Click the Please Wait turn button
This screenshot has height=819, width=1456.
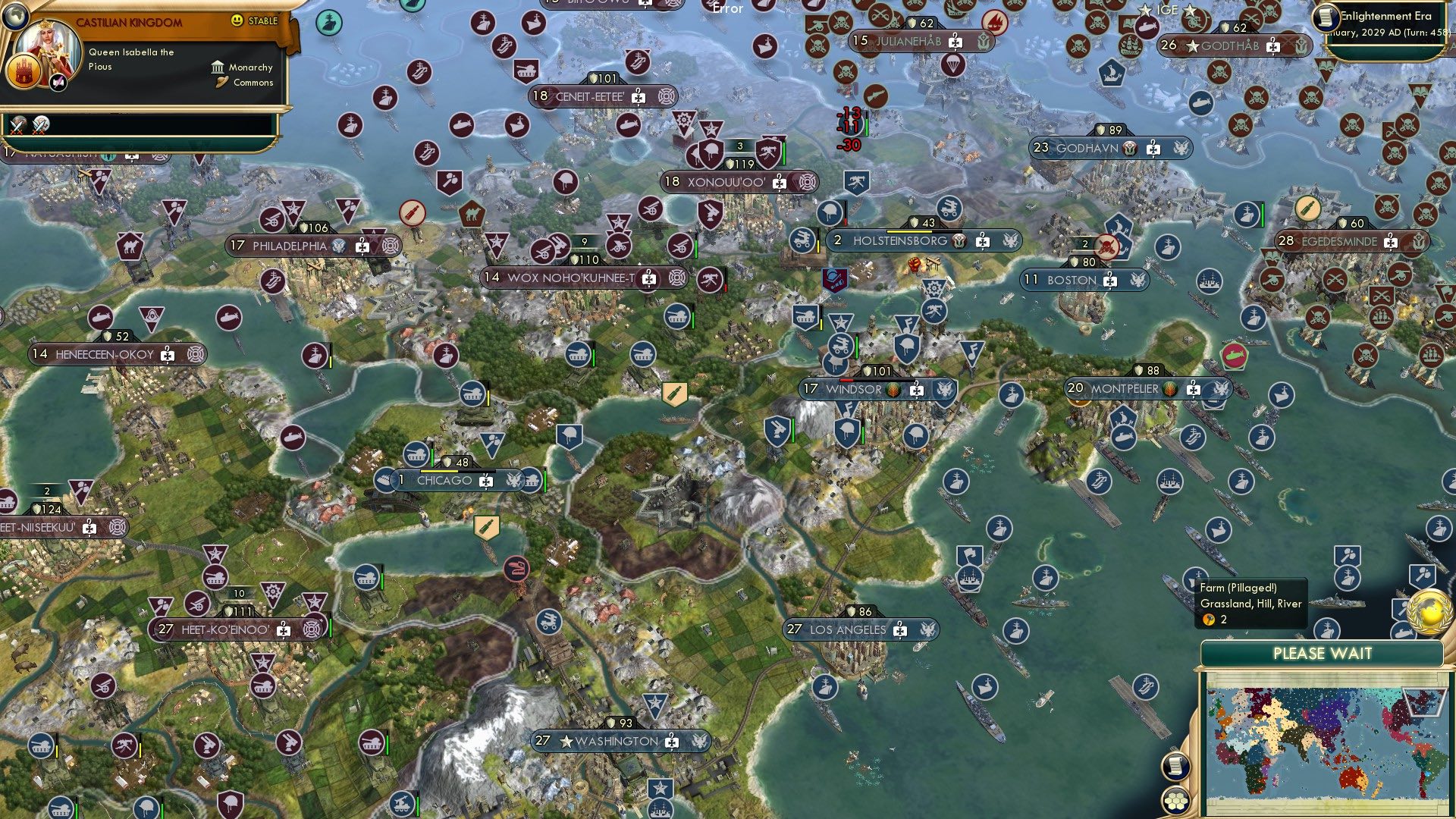click(x=1322, y=654)
